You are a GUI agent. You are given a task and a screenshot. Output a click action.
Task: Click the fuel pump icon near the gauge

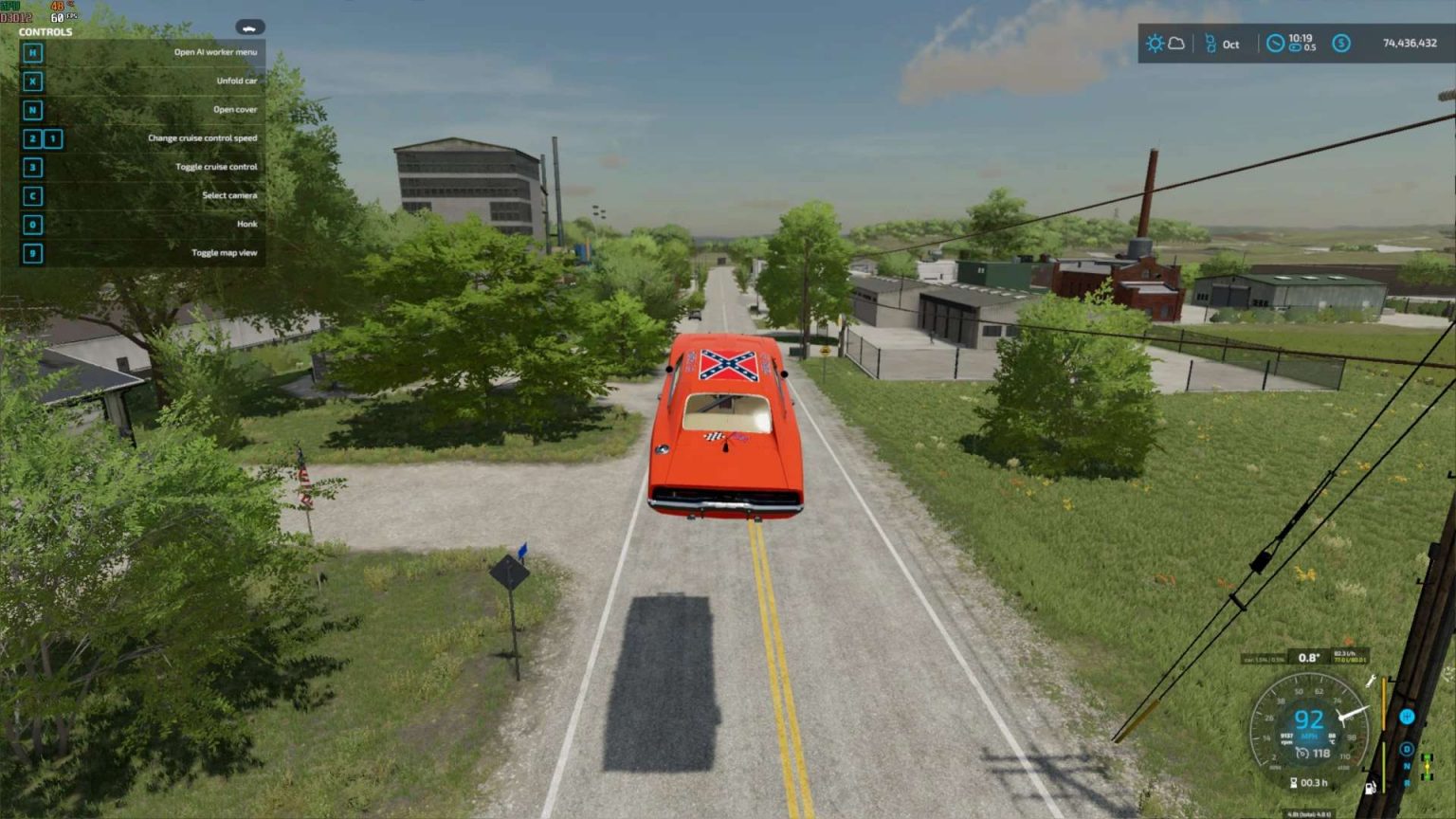click(x=1370, y=788)
